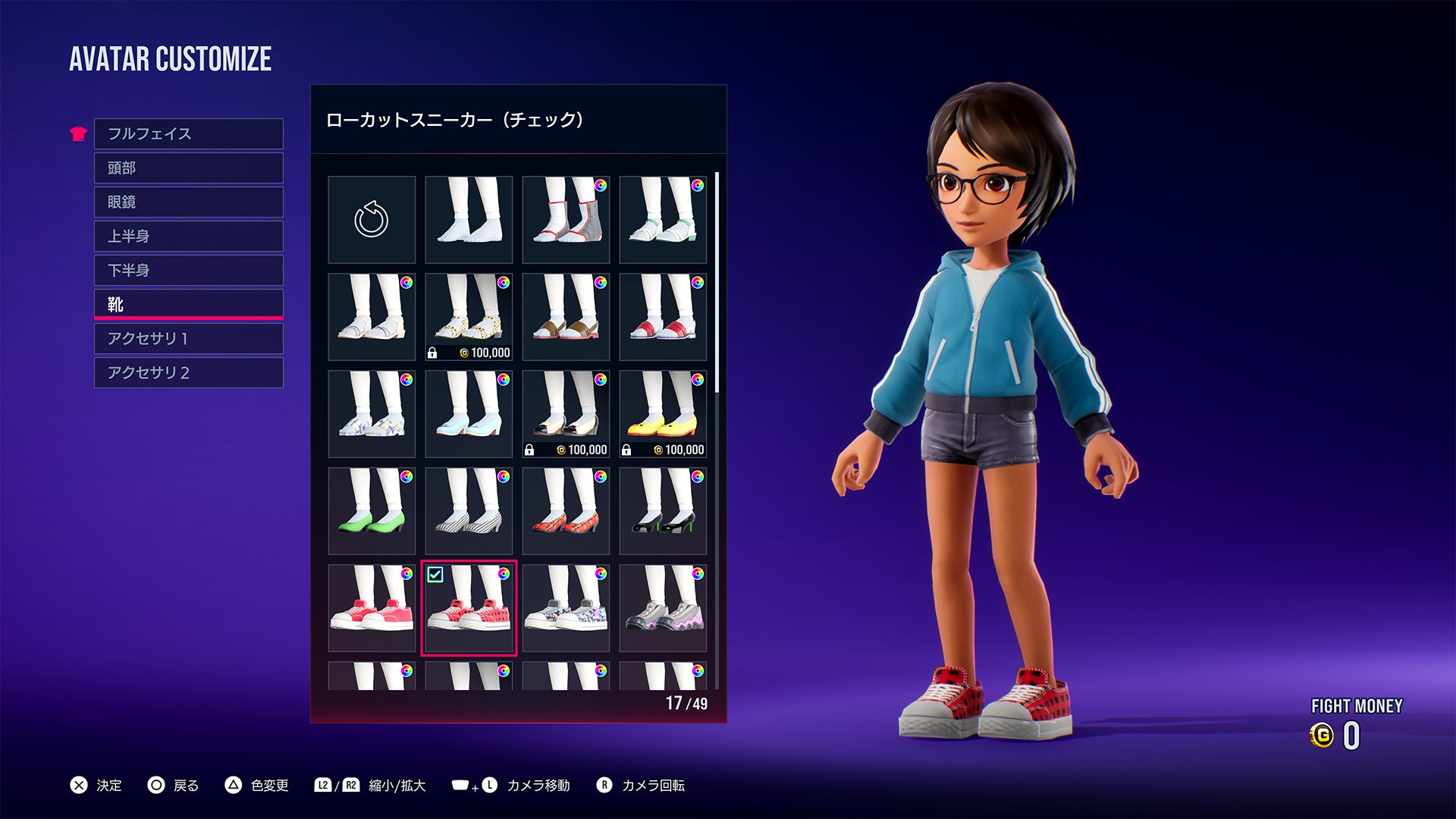Pick the checked red check sneakers tile

coord(469,608)
